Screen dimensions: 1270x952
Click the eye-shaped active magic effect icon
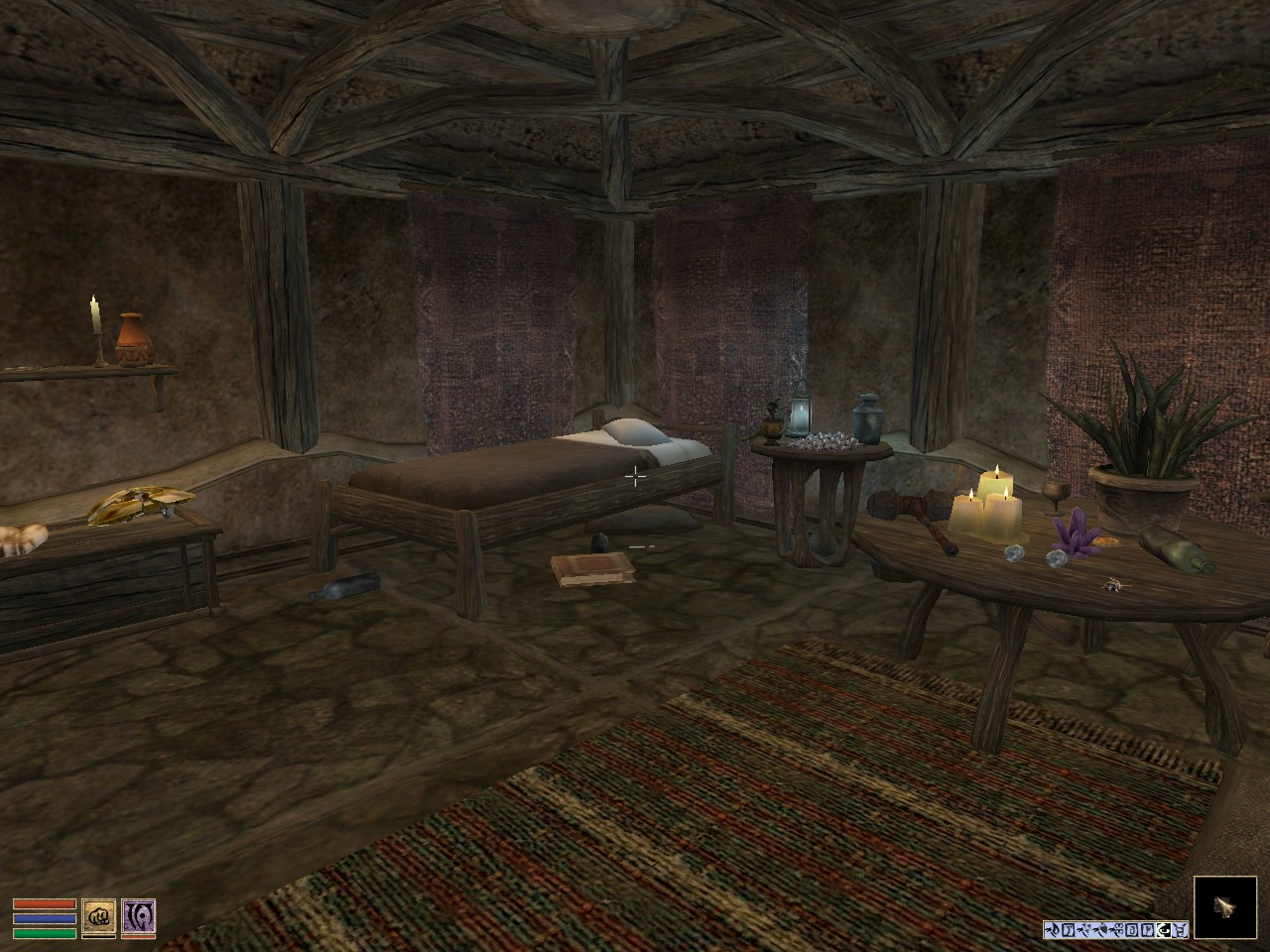1163,930
